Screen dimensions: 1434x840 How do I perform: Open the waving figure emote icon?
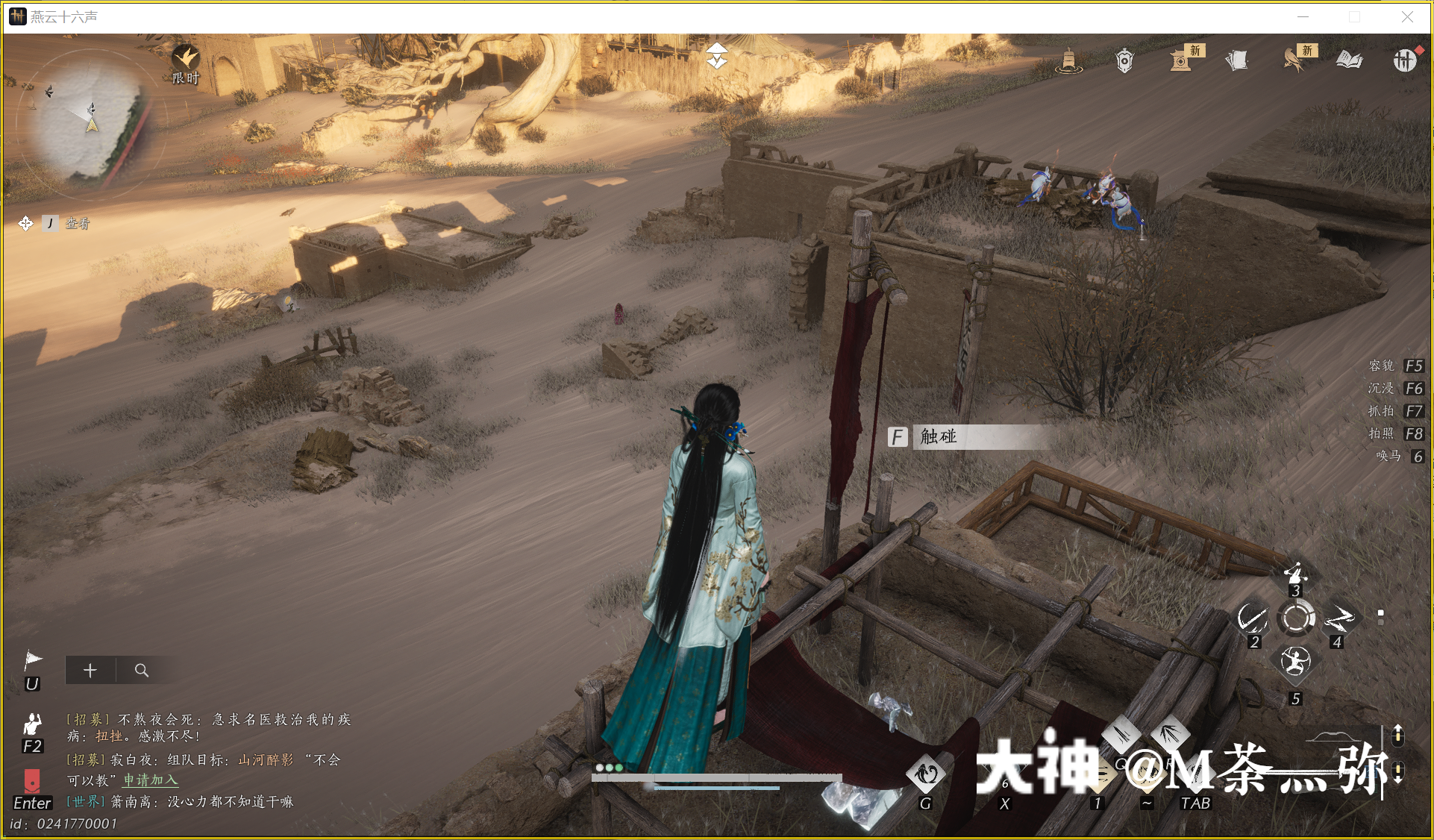pos(32,724)
